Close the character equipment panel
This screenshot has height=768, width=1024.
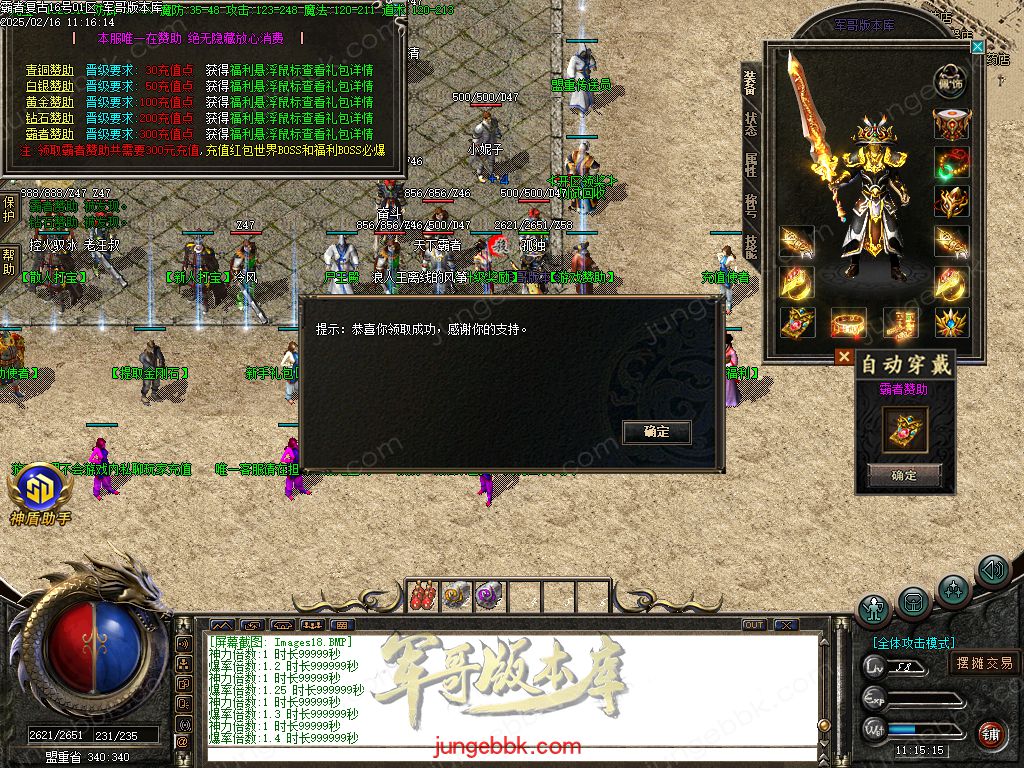977,46
